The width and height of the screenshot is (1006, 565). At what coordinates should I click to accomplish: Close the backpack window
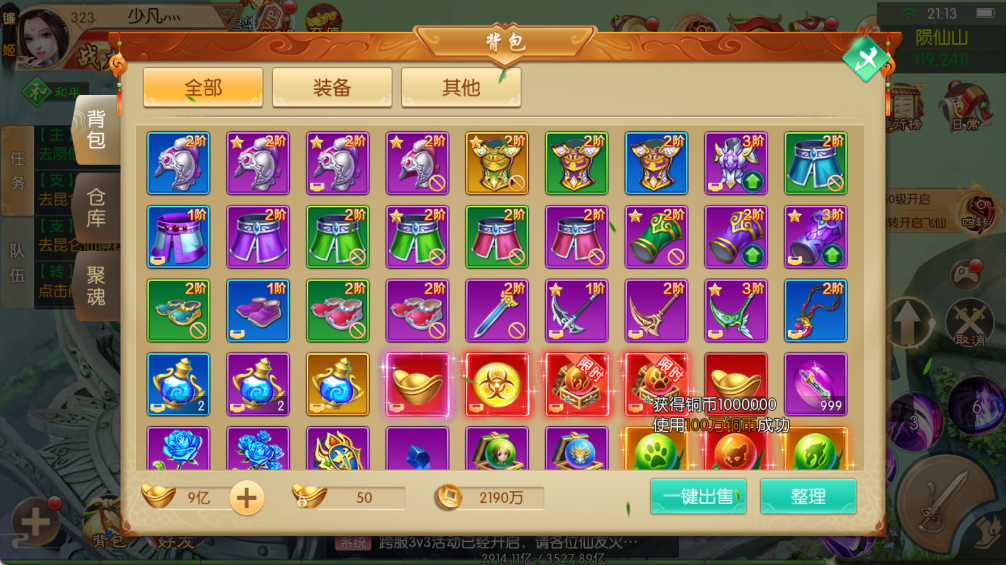(865, 58)
